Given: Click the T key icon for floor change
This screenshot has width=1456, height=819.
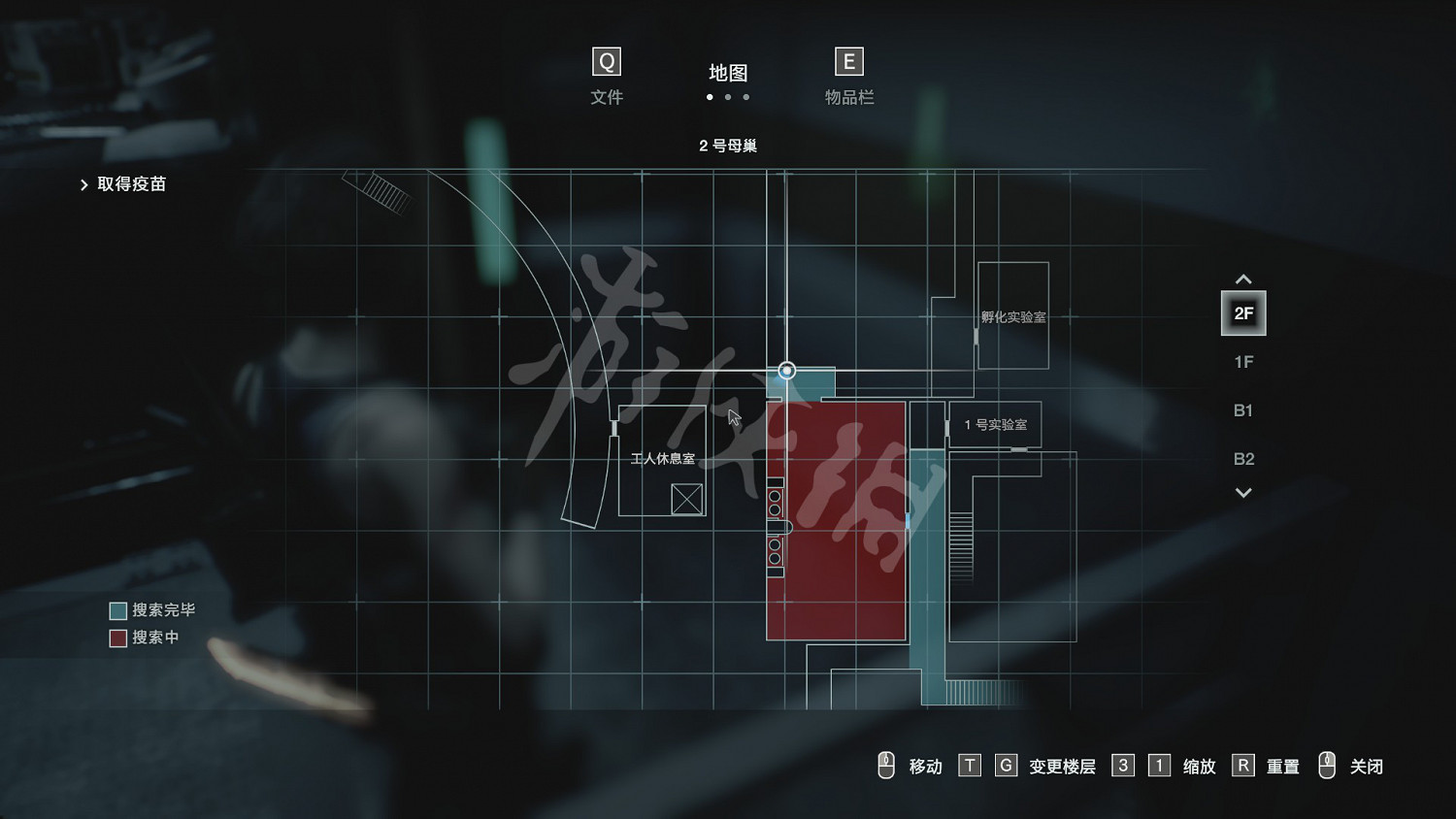Looking at the screenshot, I should click(x=970, y=766).
